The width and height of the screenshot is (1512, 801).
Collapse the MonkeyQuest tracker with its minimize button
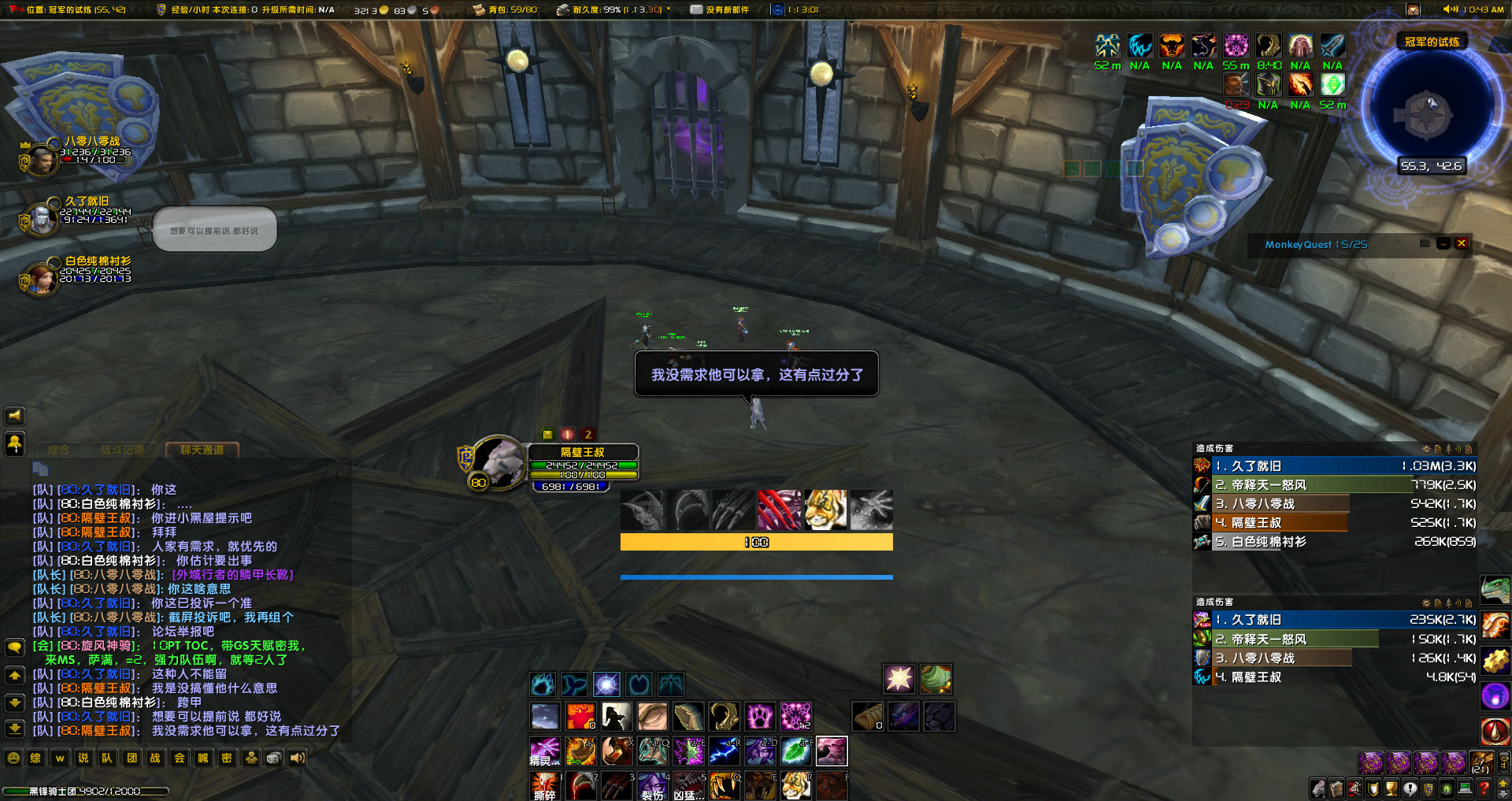point(1443,244)
